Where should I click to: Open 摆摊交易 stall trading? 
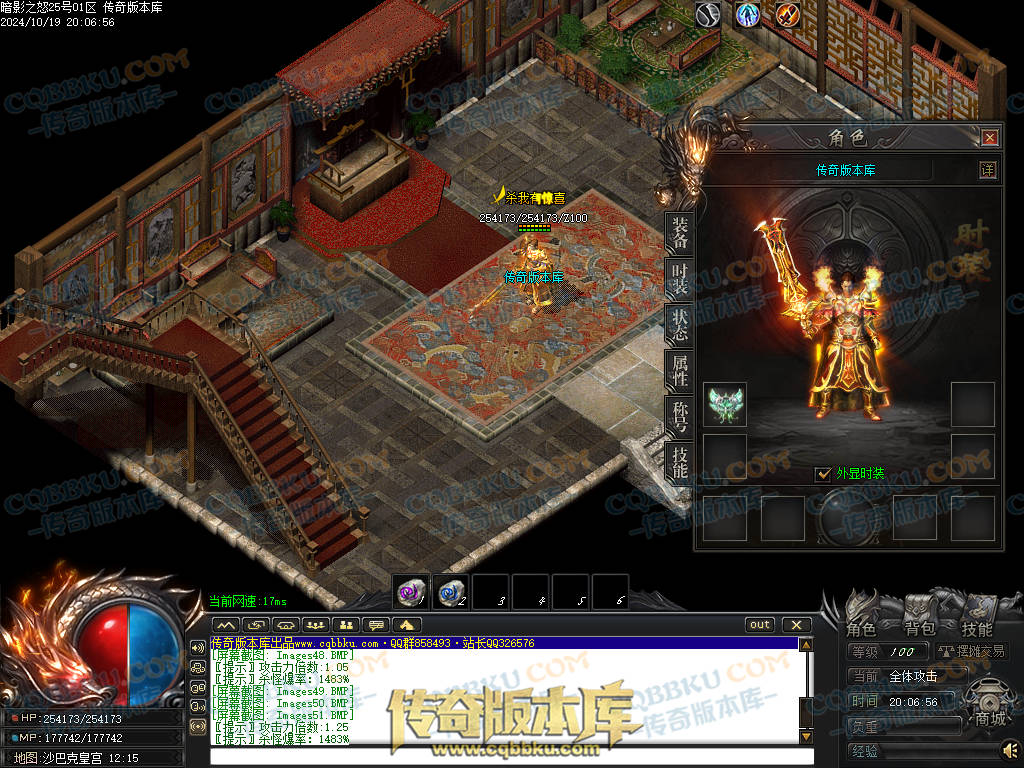coord(971,651)
